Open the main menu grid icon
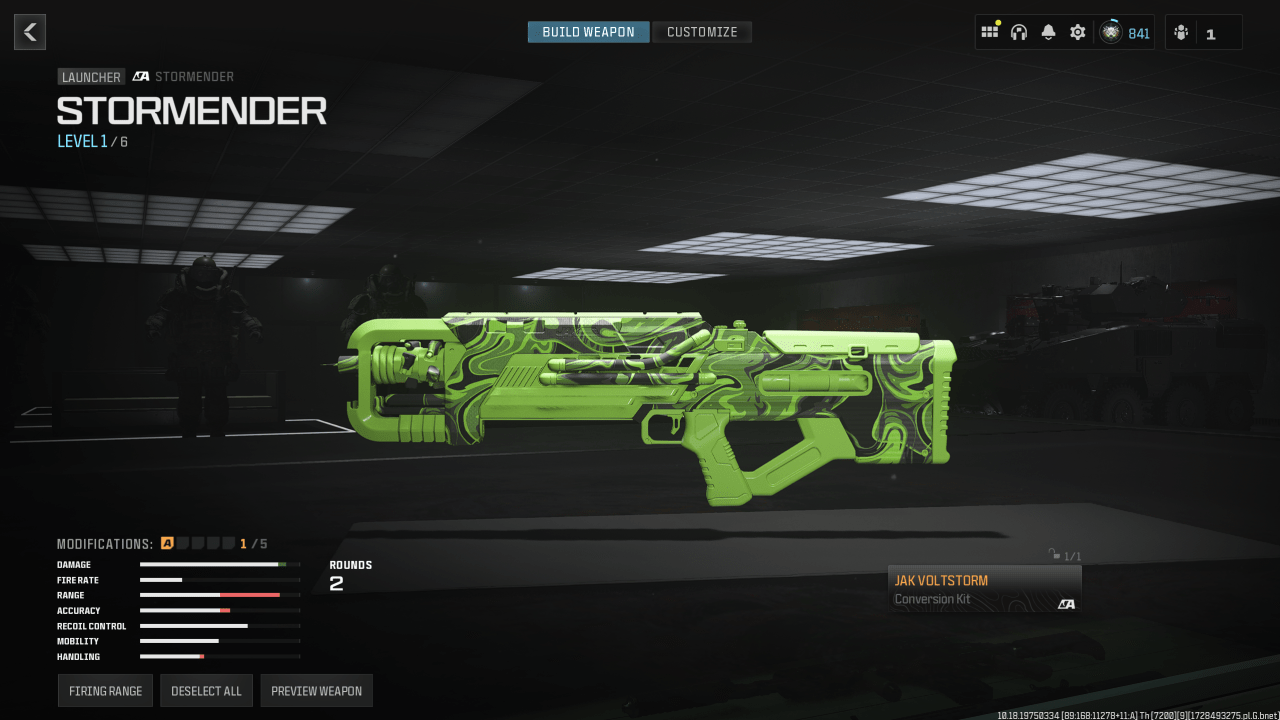 990,32
